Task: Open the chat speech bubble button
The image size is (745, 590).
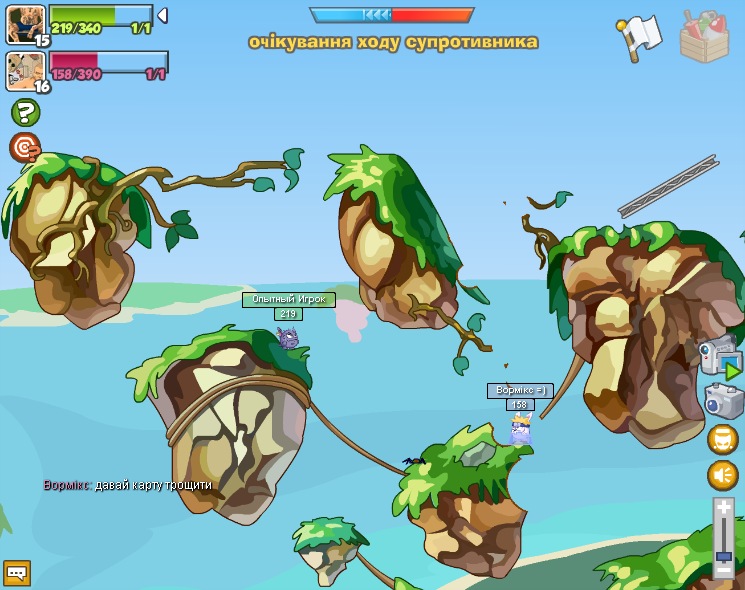Action: (16, 573)
